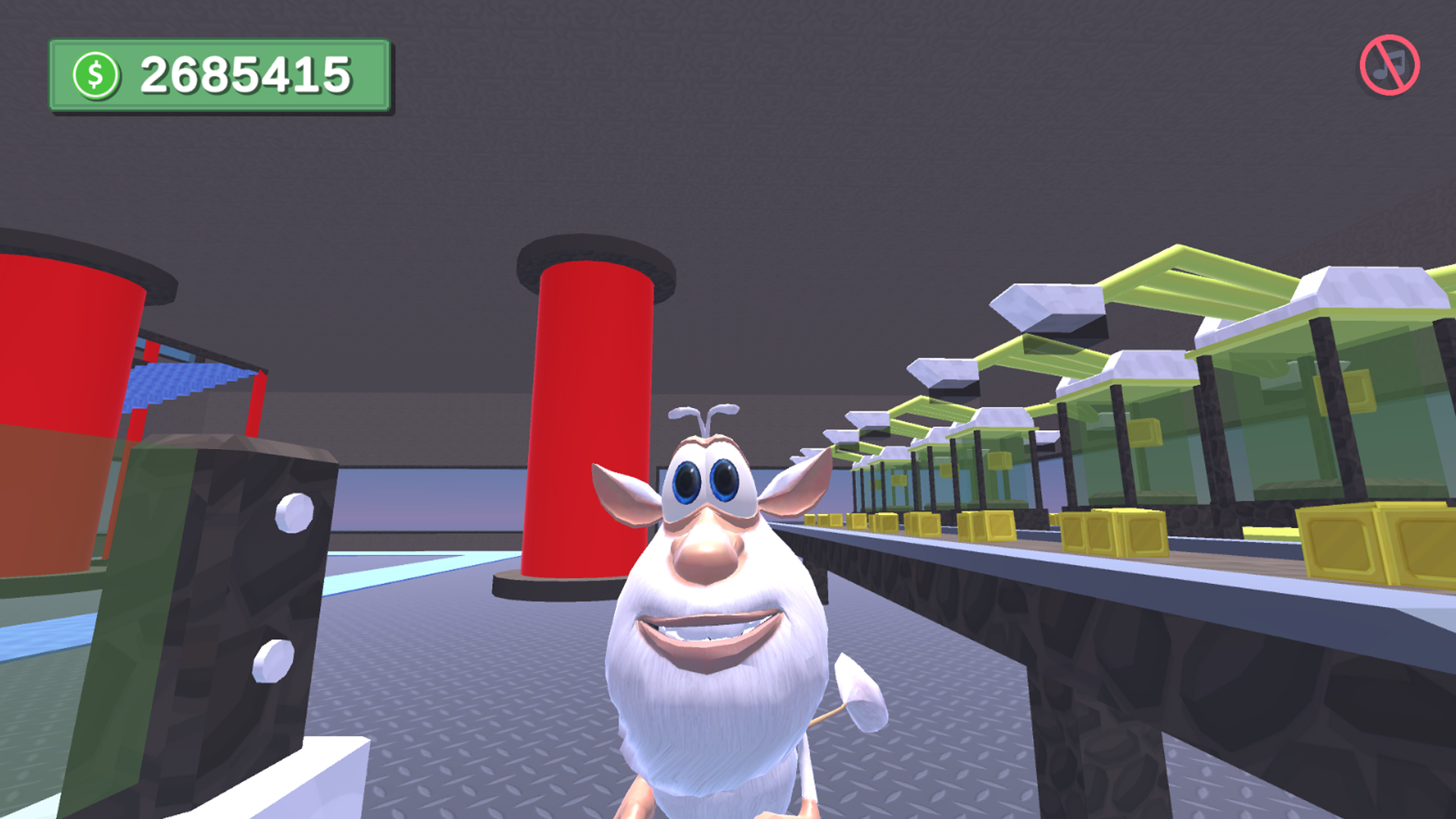Toggle the music on by clicking the mute icon
The image size is (1456, 819).
[x=1389, y=64]
